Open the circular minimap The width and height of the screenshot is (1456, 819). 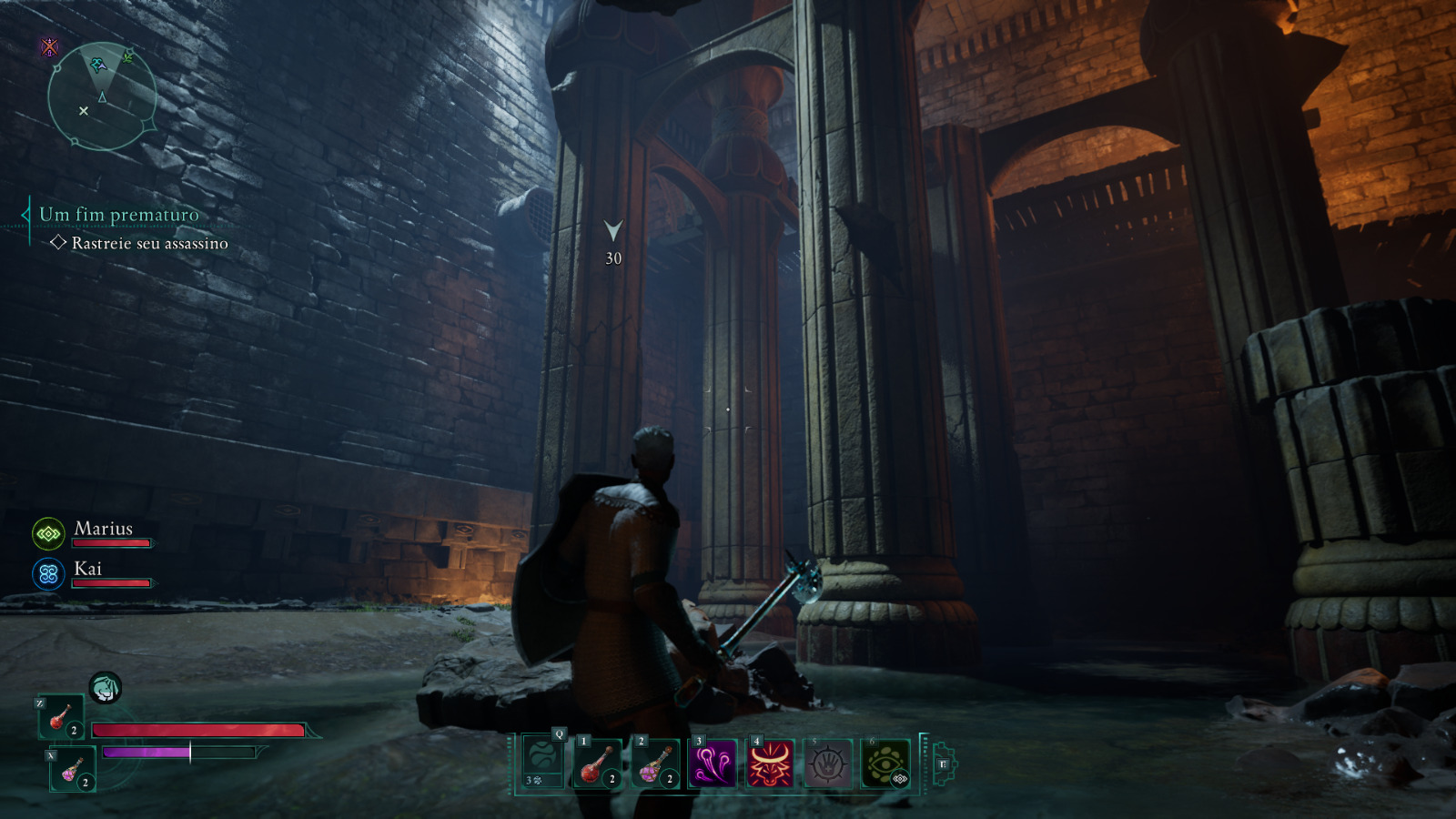click(x=101, y=96)
